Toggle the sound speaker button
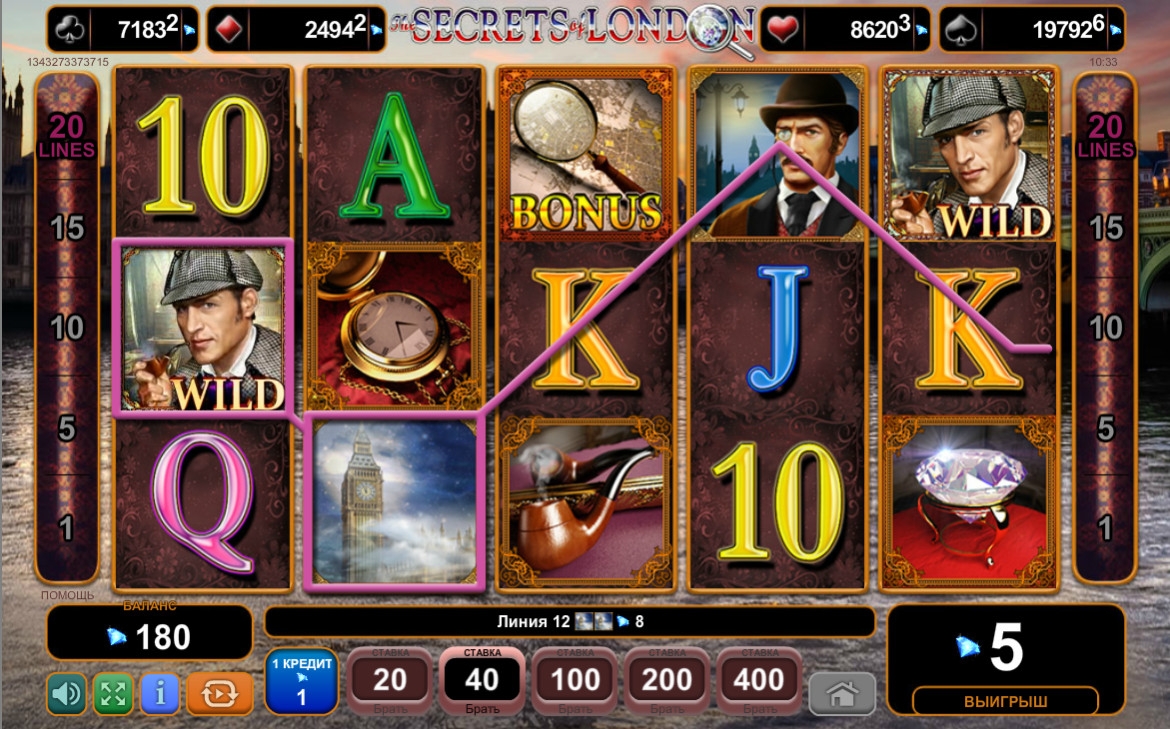This screenshot has height=729, width=1170. (66, 694)
